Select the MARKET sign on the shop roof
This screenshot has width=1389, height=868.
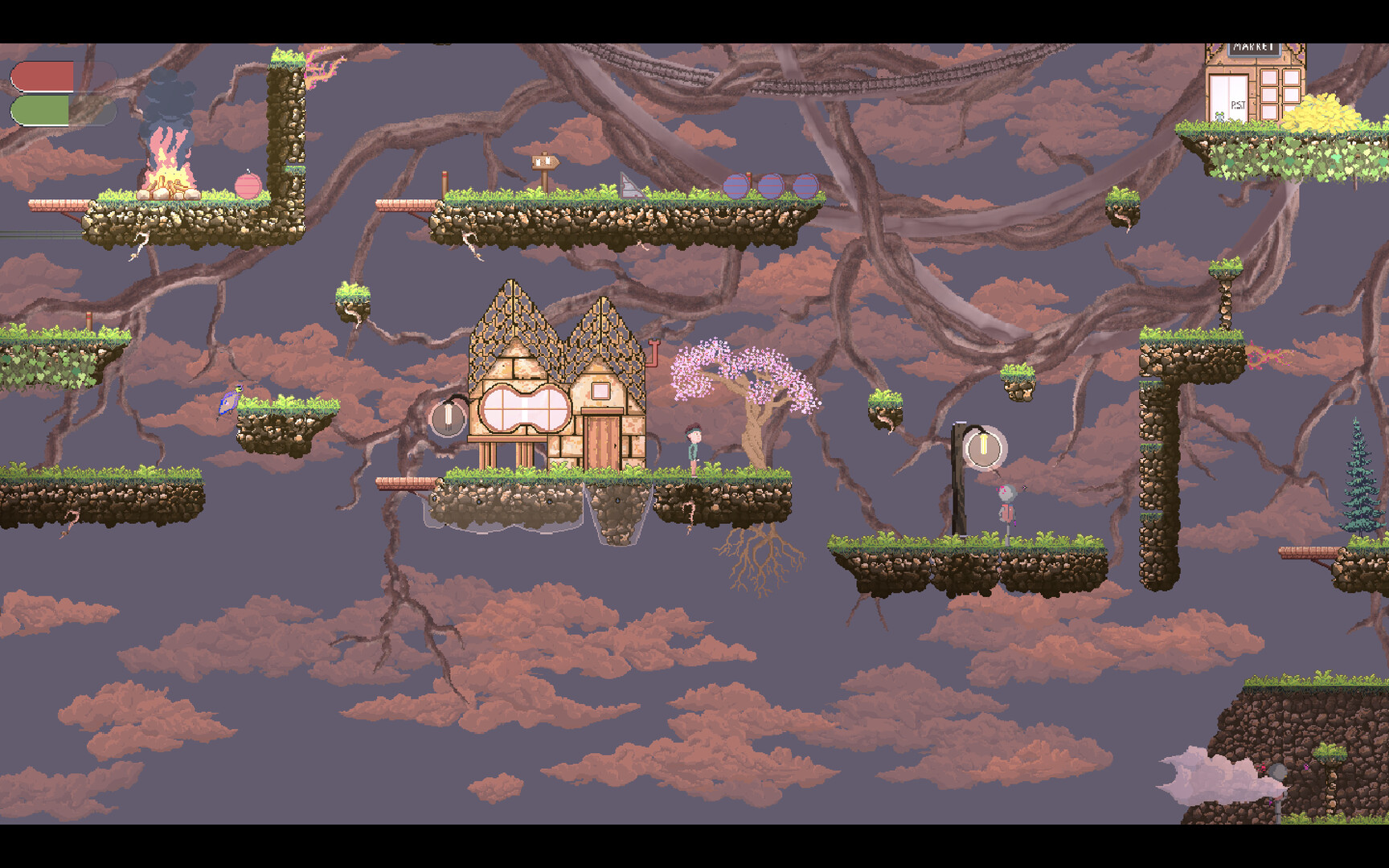tap(1254, 48)
